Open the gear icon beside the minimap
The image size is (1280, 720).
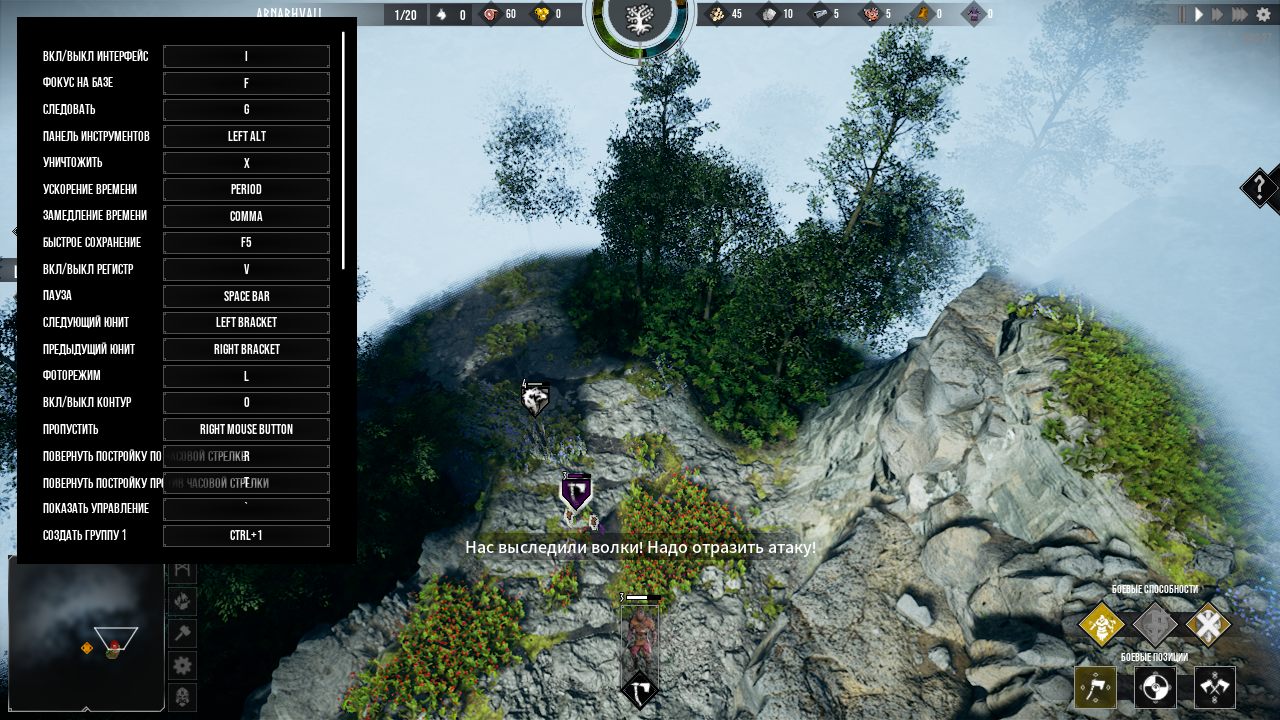(x=182, y=665)
